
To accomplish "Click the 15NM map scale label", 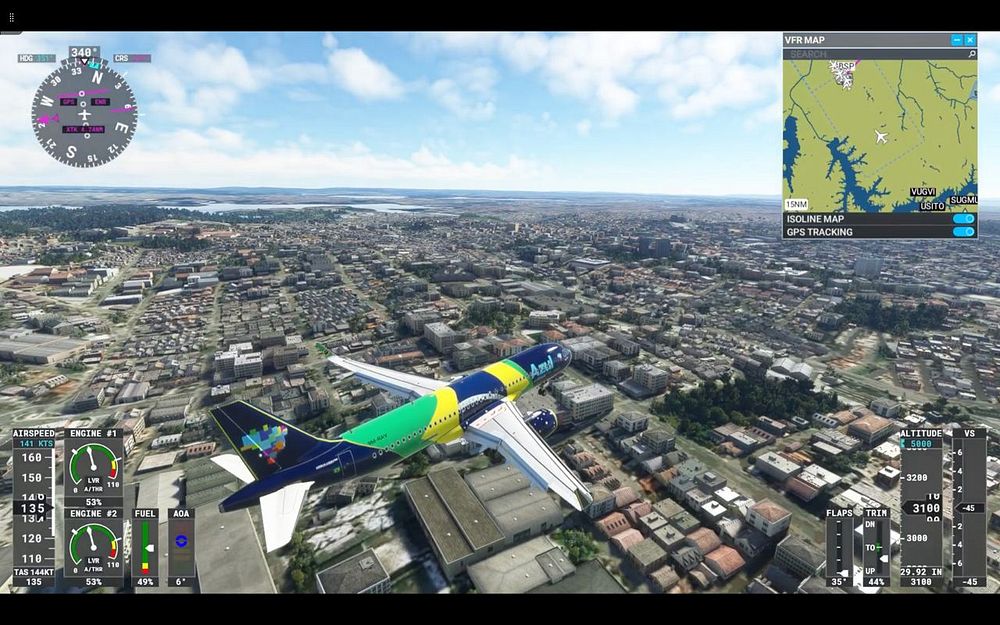I will point(797,204).
